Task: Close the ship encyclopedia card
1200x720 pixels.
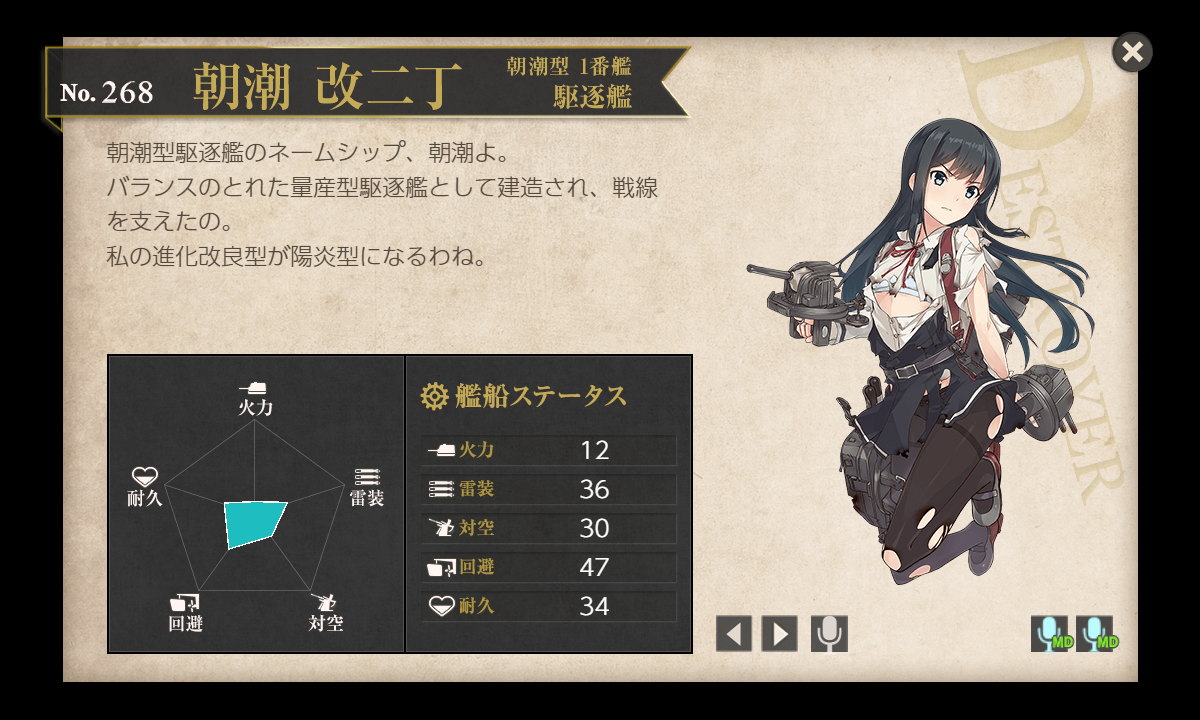Action: click(x=1132, y=52)
